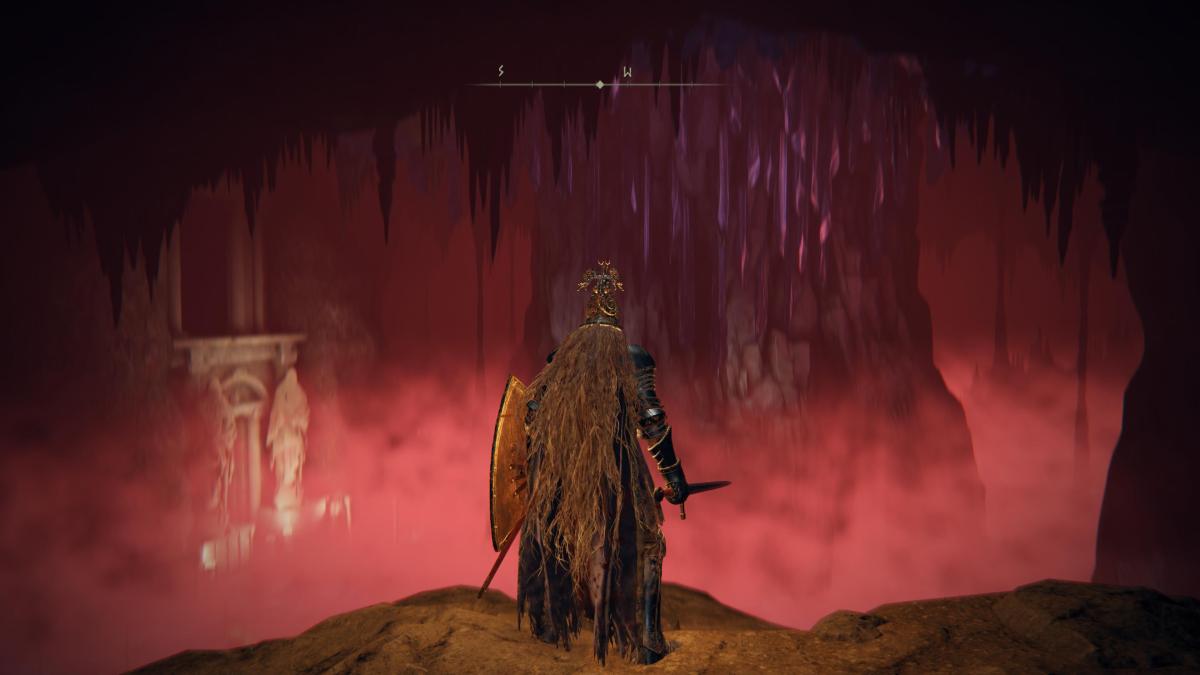This screenshot has width=1200, height=675.
Task: Select the diamond marker on the compass
Action: point(600,84)
